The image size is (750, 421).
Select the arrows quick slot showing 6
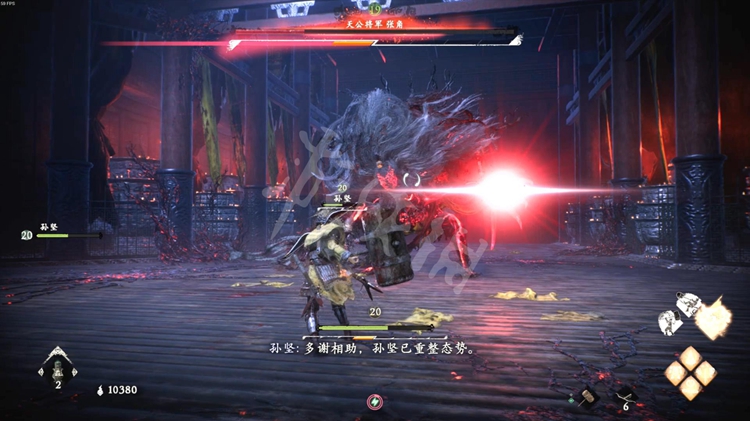(x=626, y=395)
